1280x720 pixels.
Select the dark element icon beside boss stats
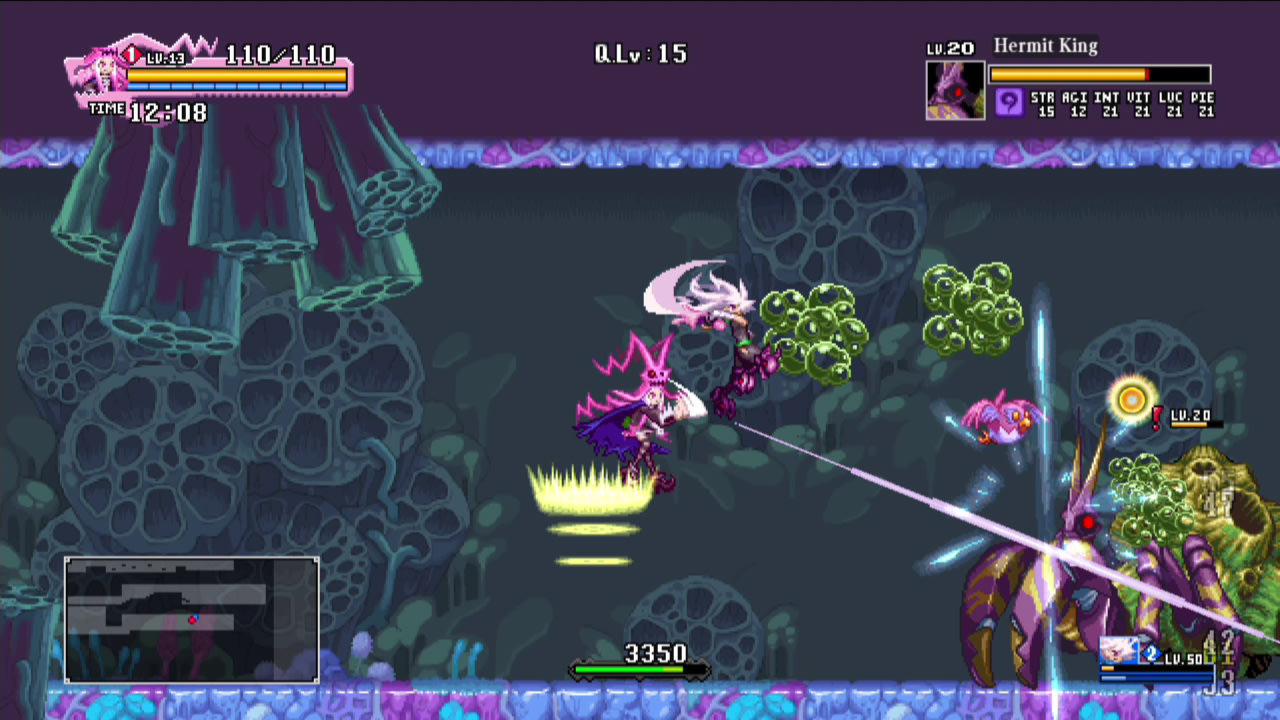pos(1008,101)
